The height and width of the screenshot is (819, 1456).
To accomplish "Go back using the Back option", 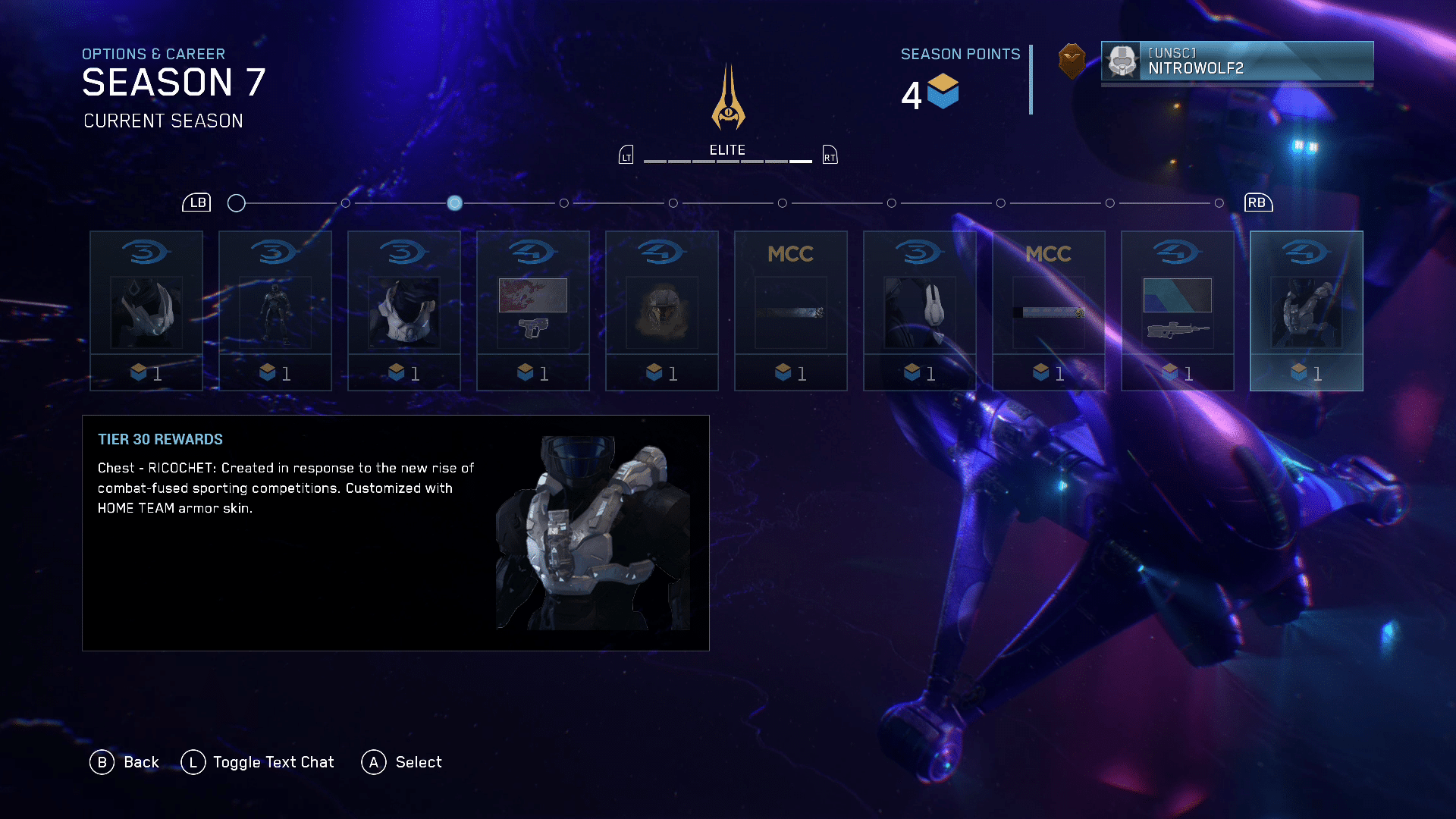I will pyautogui.click(x=125, y=762).
